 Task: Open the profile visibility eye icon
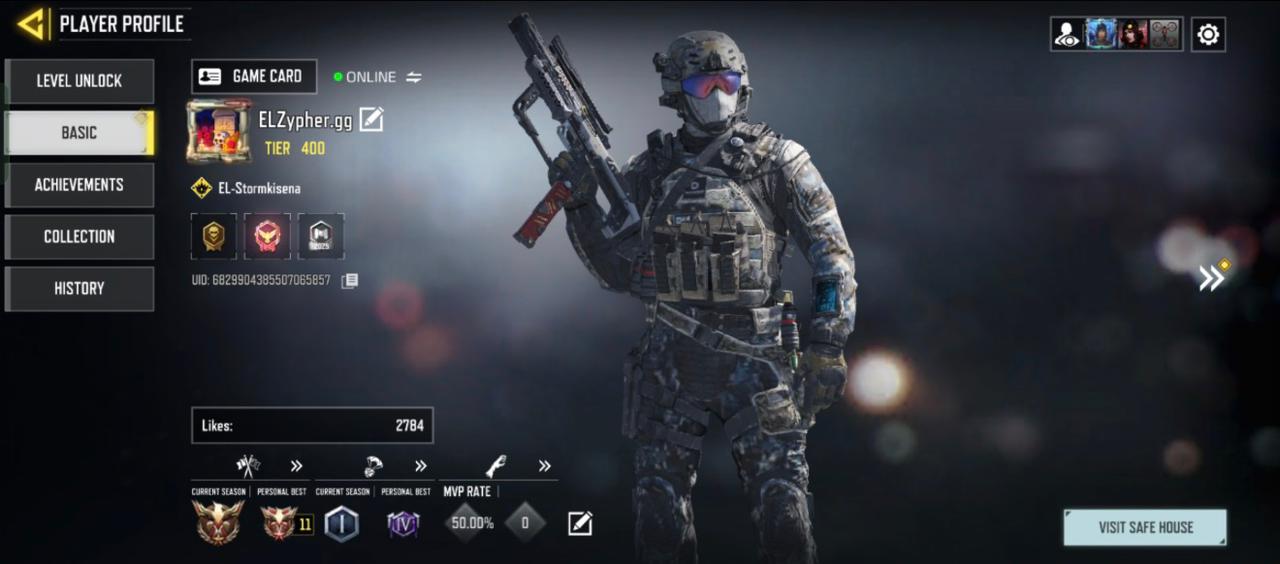[1067, 35]
